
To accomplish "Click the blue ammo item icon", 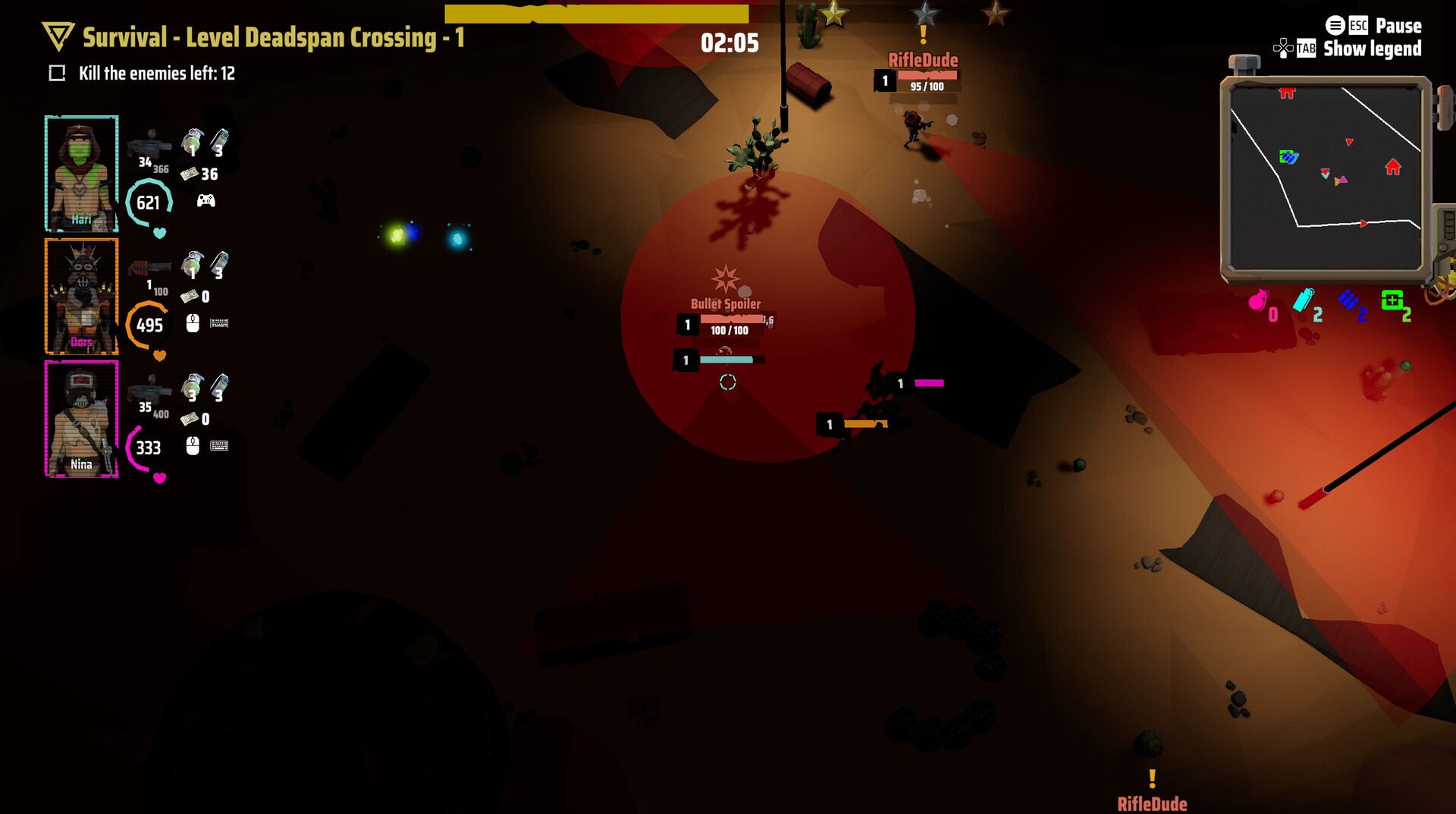I will 1348,300.
